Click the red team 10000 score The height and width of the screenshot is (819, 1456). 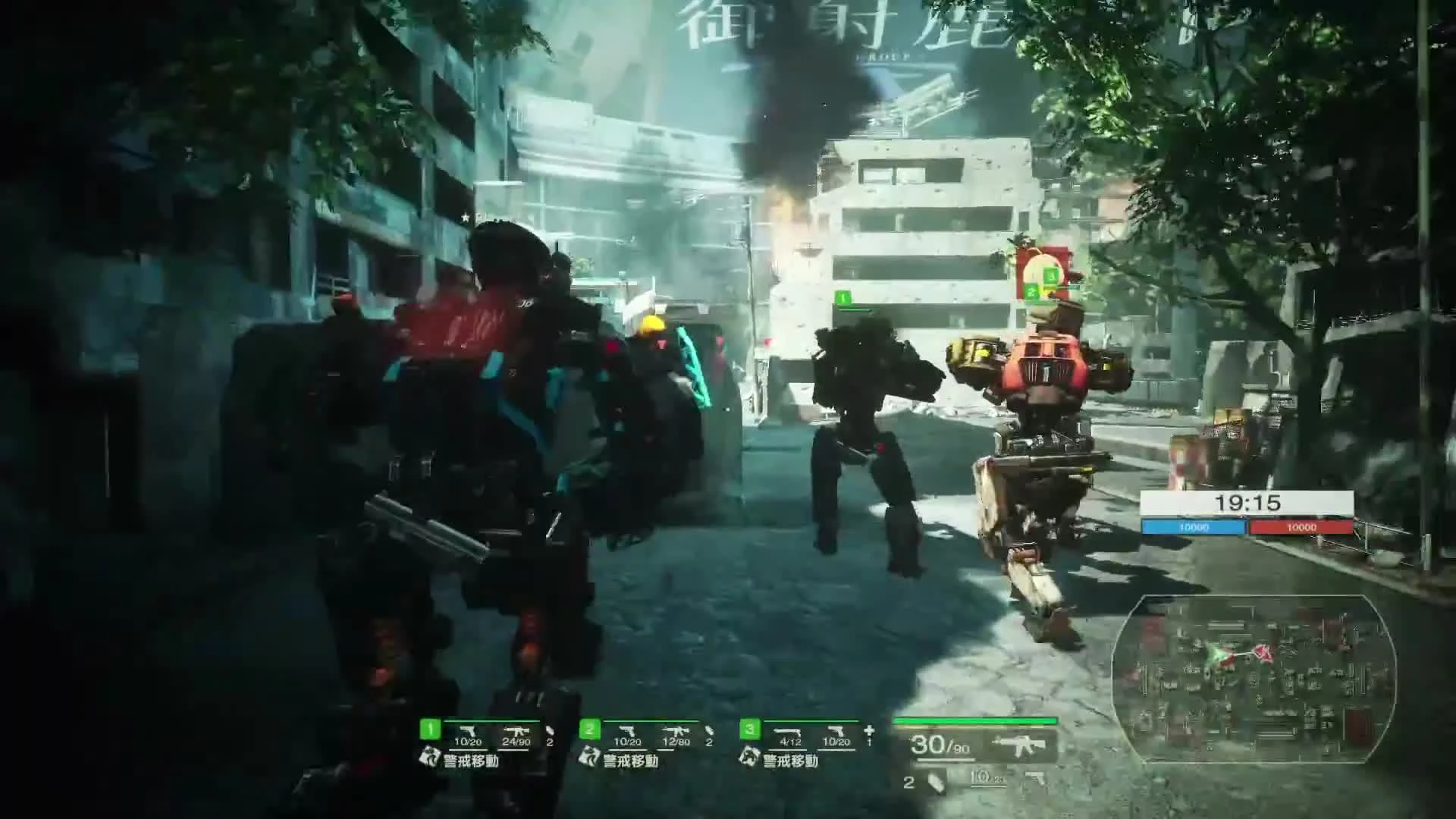pyautogui.click(x=1301, y=525)
